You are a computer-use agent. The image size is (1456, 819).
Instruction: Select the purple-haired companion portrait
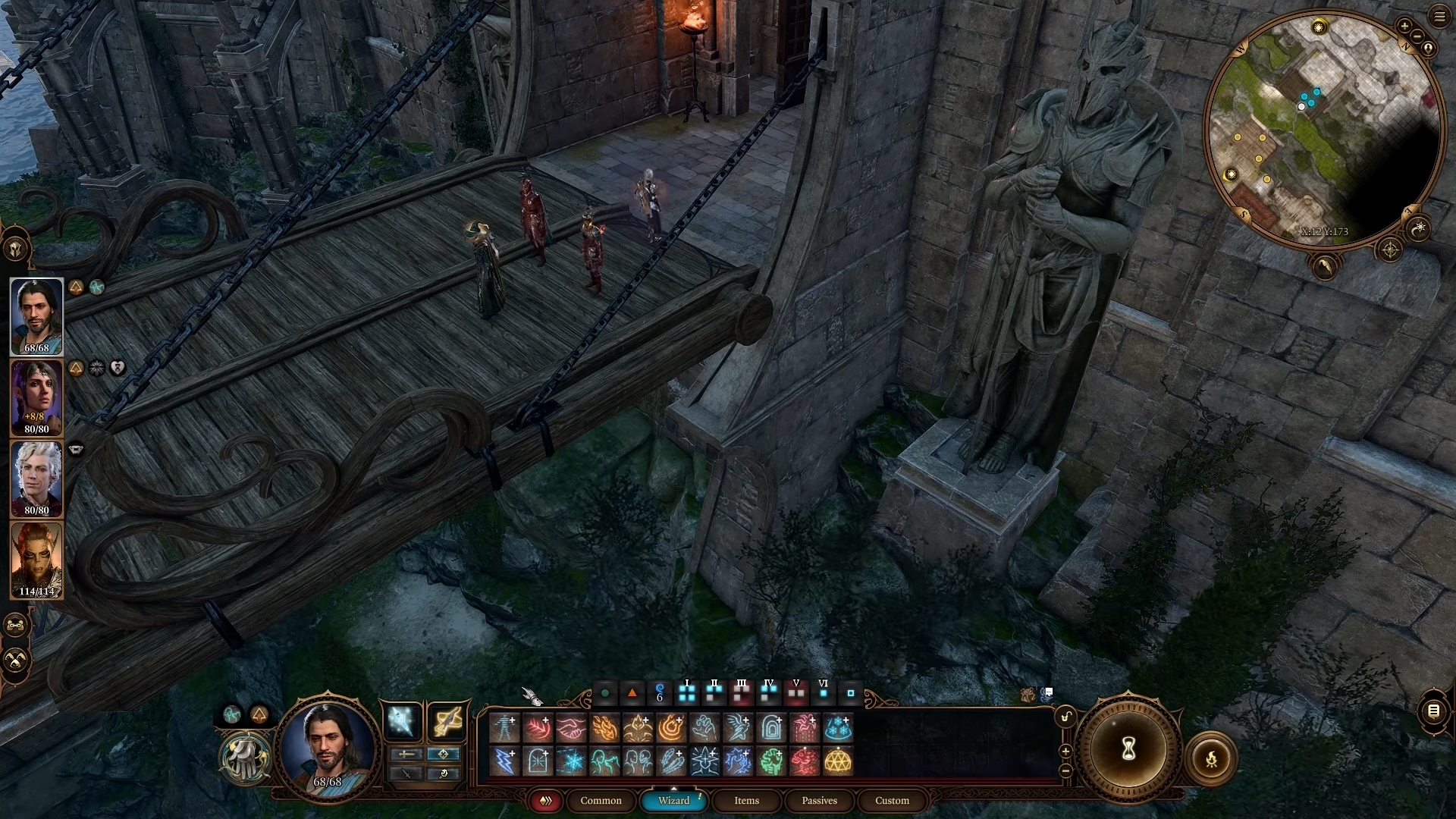click(36, 397)
